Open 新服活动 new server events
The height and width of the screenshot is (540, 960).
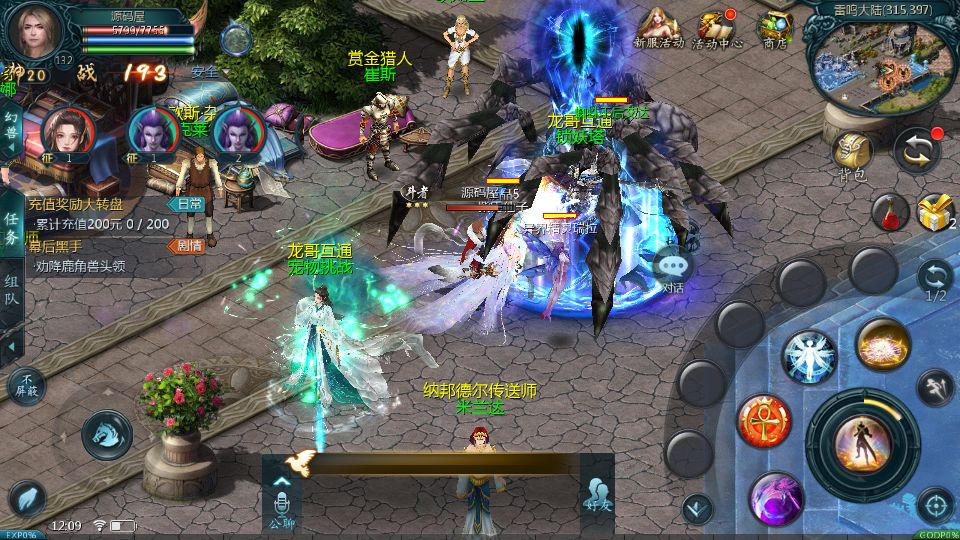(658, 27)
